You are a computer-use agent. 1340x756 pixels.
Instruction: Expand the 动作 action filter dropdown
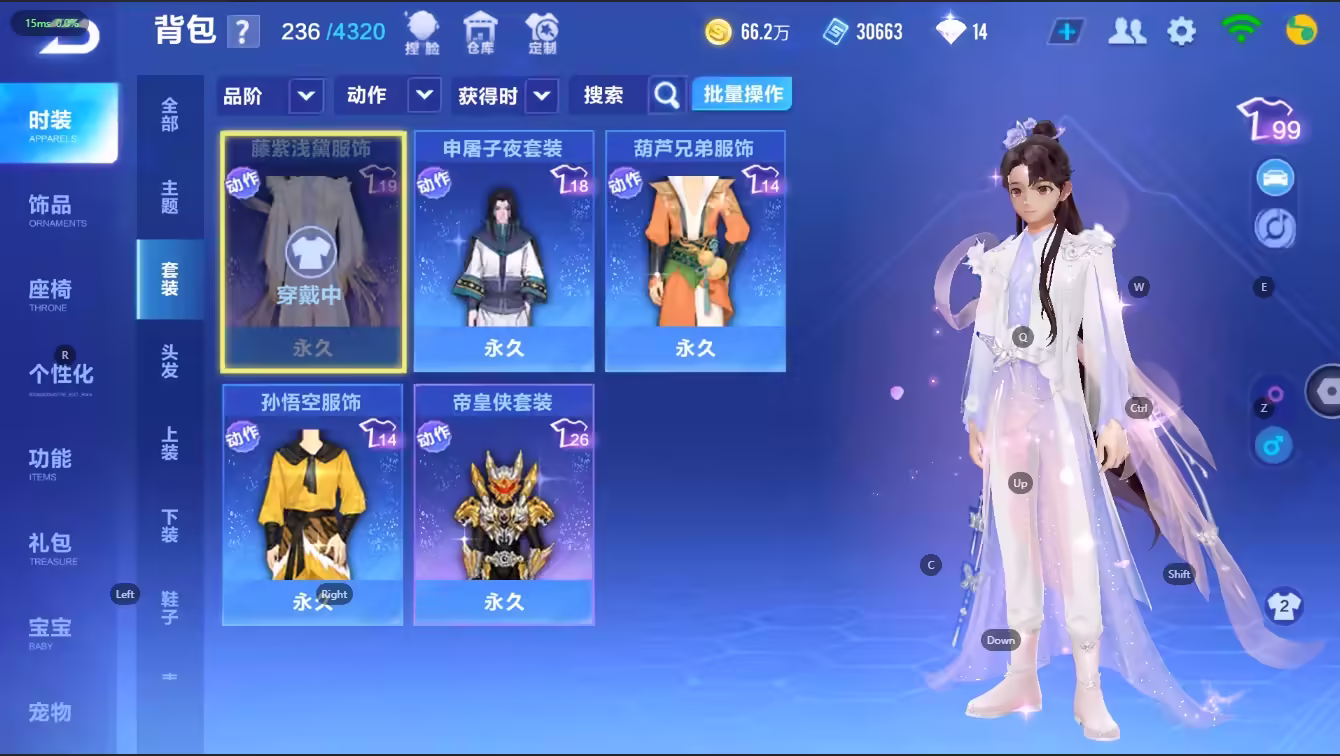pos(424,96)
